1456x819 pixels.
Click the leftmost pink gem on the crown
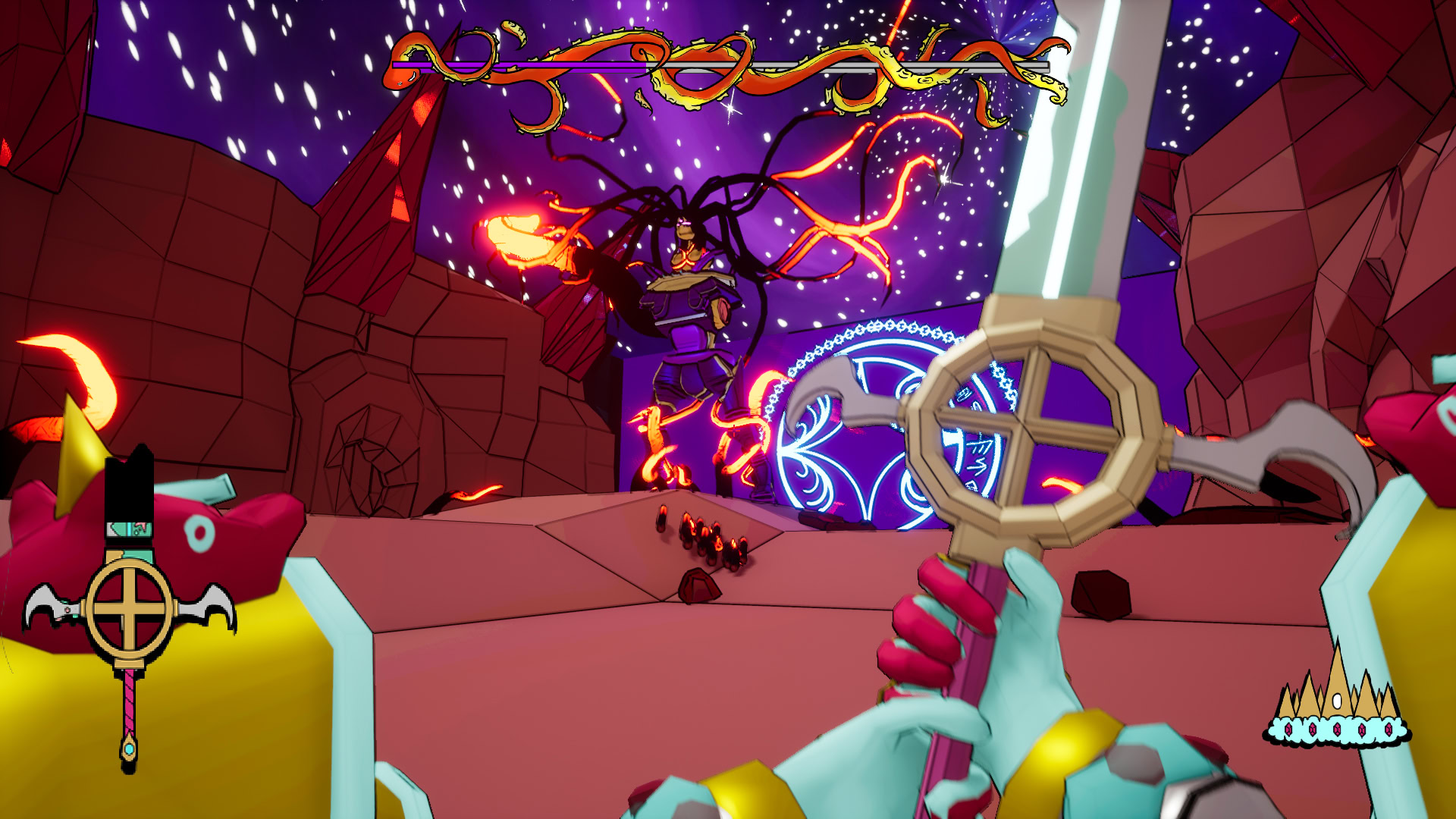click(1288, 730)
